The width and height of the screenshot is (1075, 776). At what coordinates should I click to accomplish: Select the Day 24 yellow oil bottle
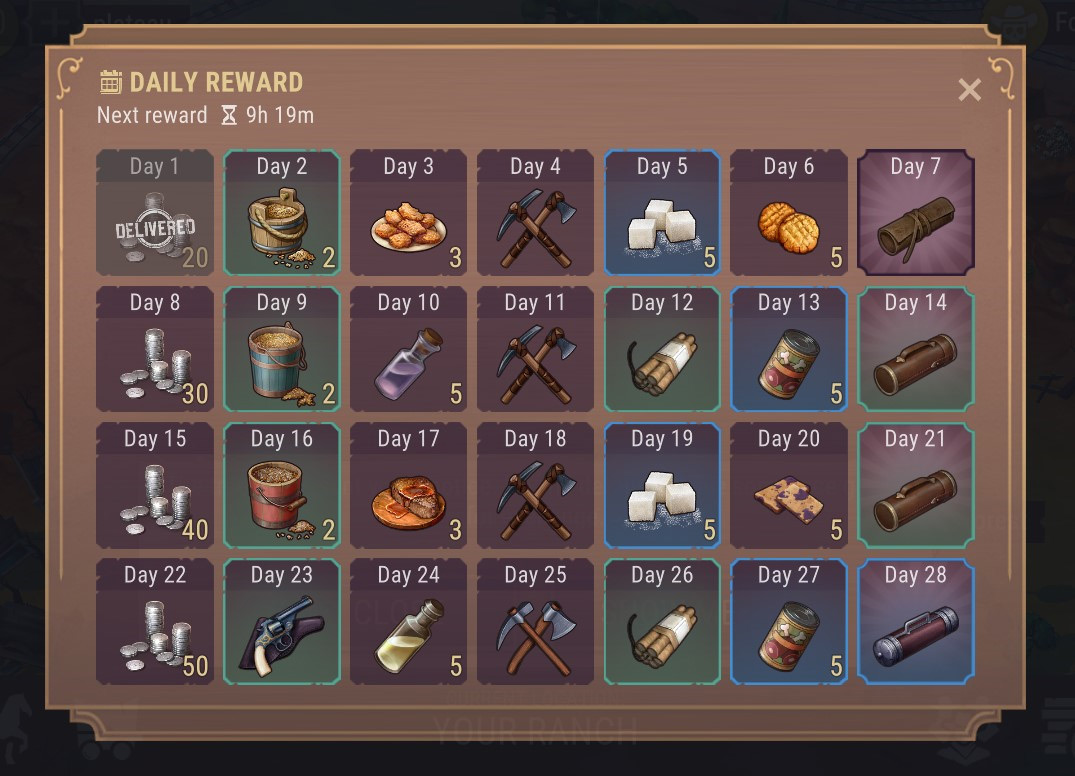[x=408, y=621]
